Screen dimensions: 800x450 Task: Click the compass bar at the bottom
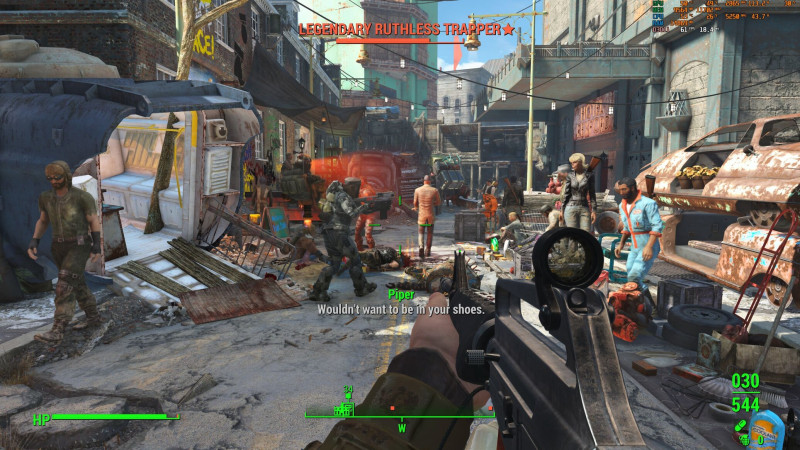399,416
